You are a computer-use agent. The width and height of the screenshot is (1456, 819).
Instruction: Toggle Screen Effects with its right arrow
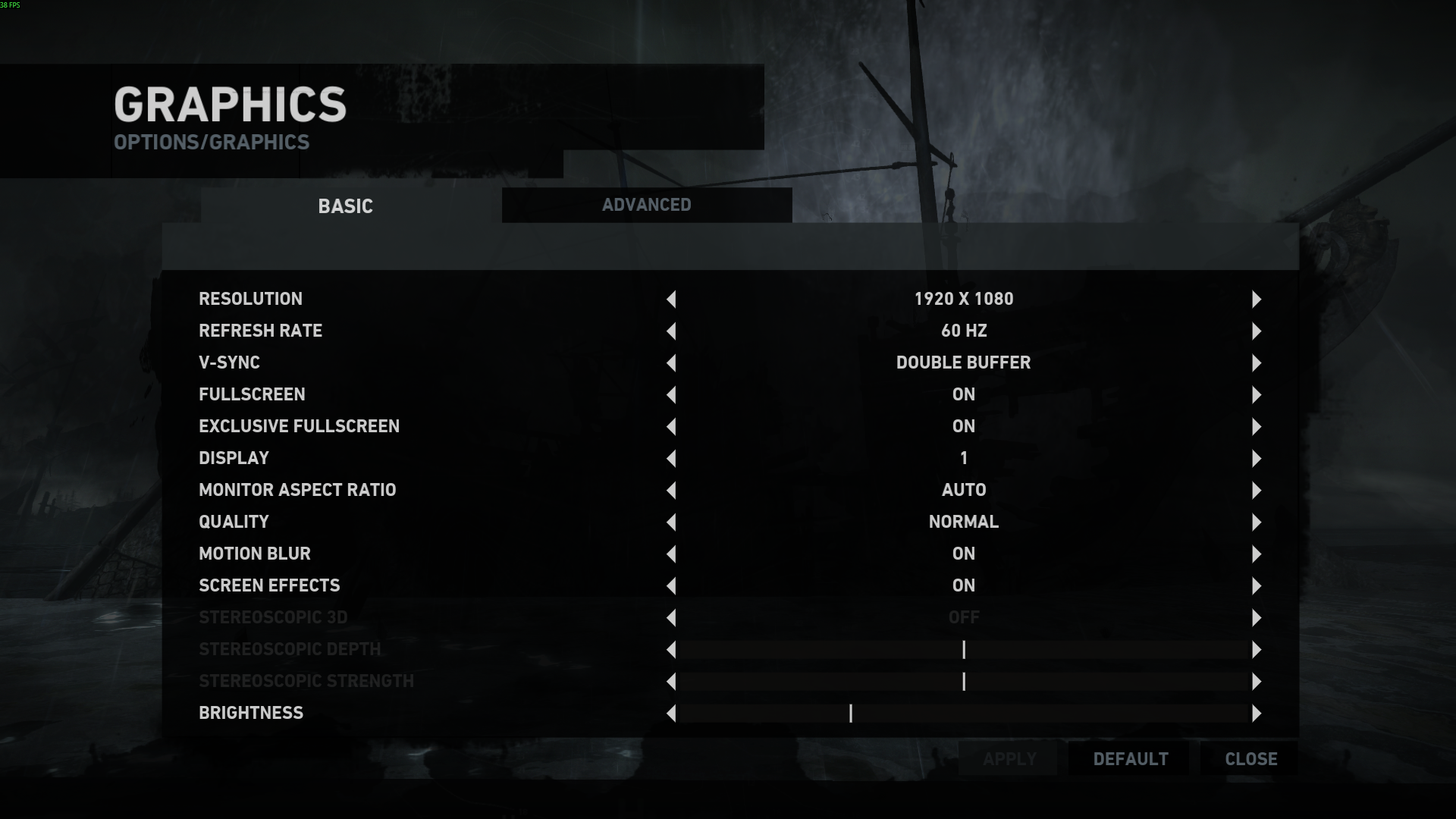(1257, 586)
